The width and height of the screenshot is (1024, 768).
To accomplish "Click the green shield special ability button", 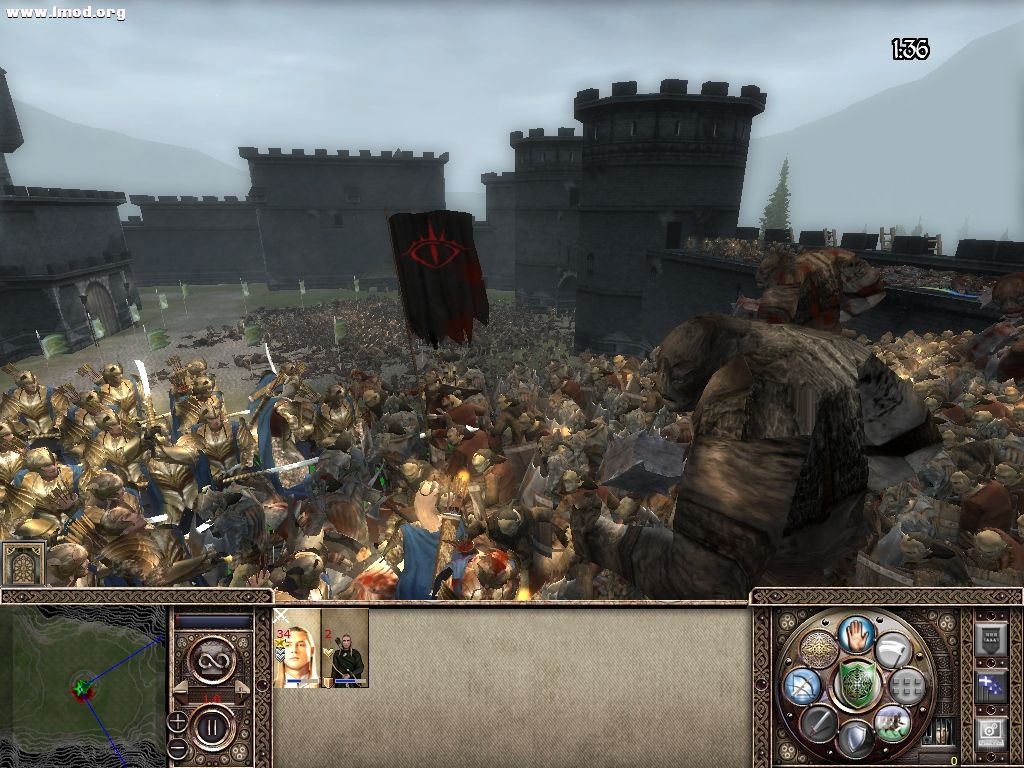I will coord(856,685).
